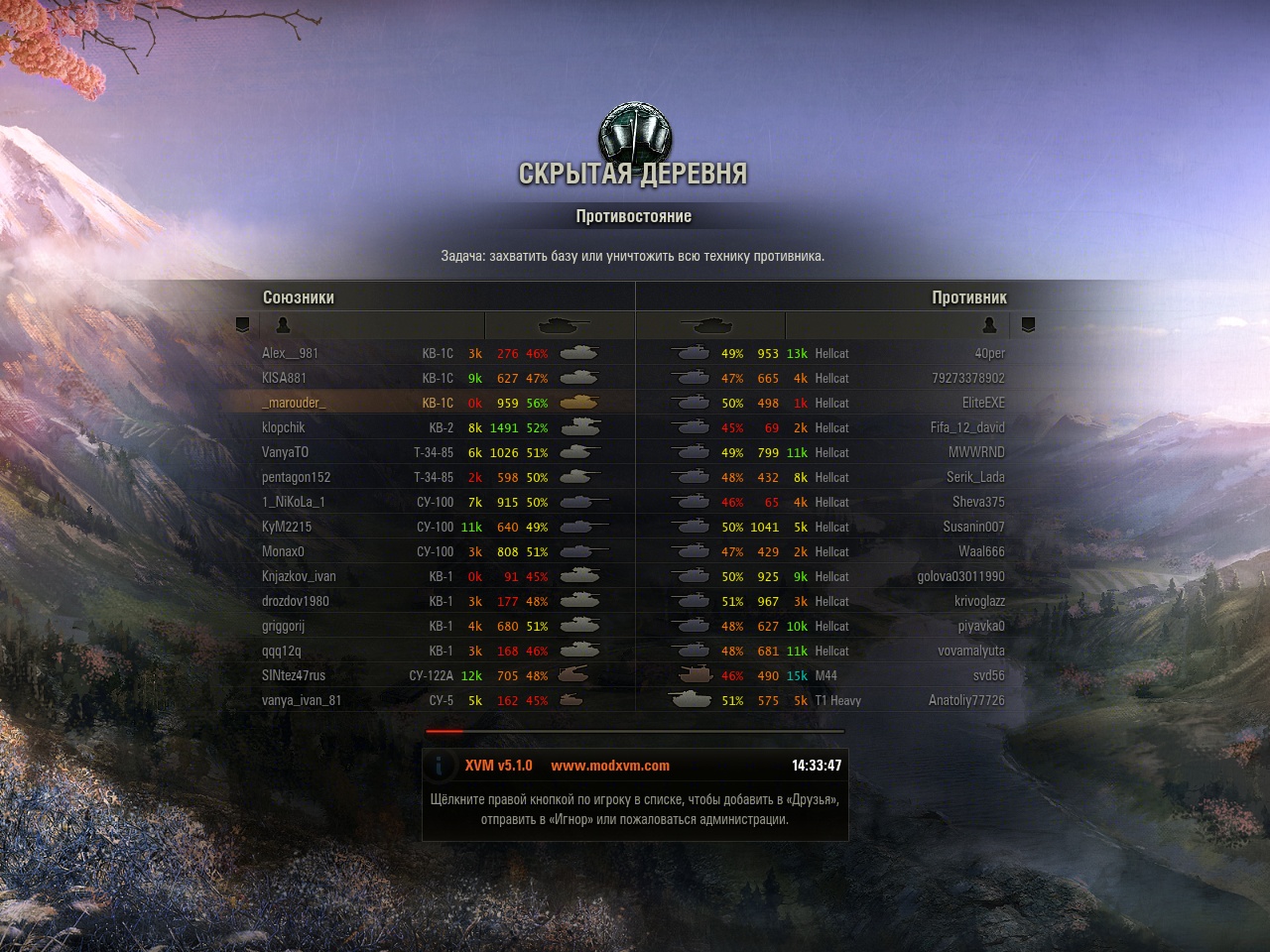The width and height of the screenshot is (1270, 952).
Task: Select enemy vovamalyuta in the list
Action: pyautogui.click(x=971, y=652)
